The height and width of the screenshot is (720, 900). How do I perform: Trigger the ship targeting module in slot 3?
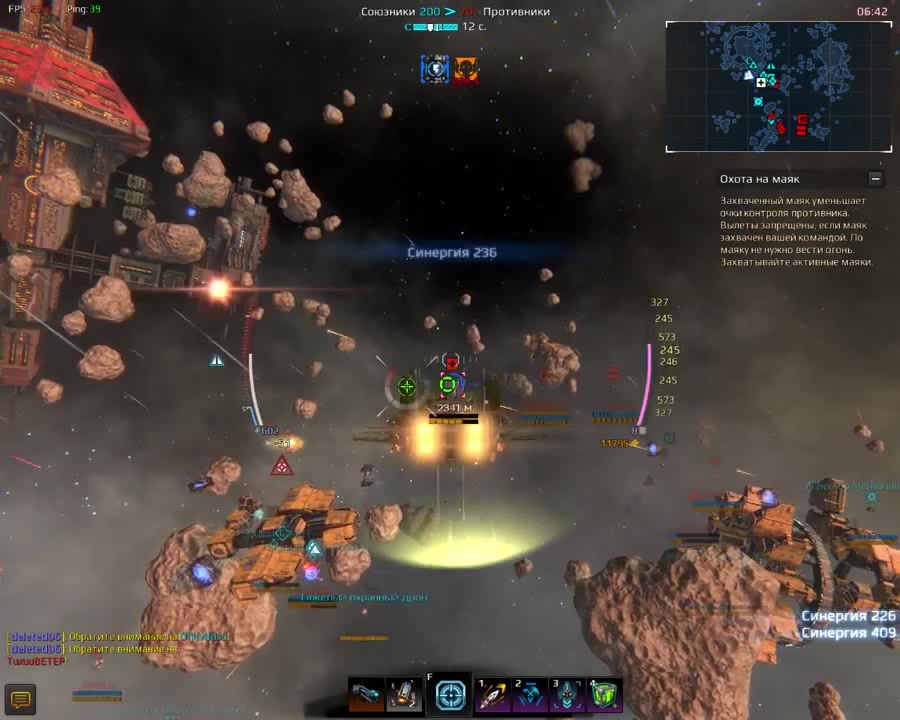point(567,695)
